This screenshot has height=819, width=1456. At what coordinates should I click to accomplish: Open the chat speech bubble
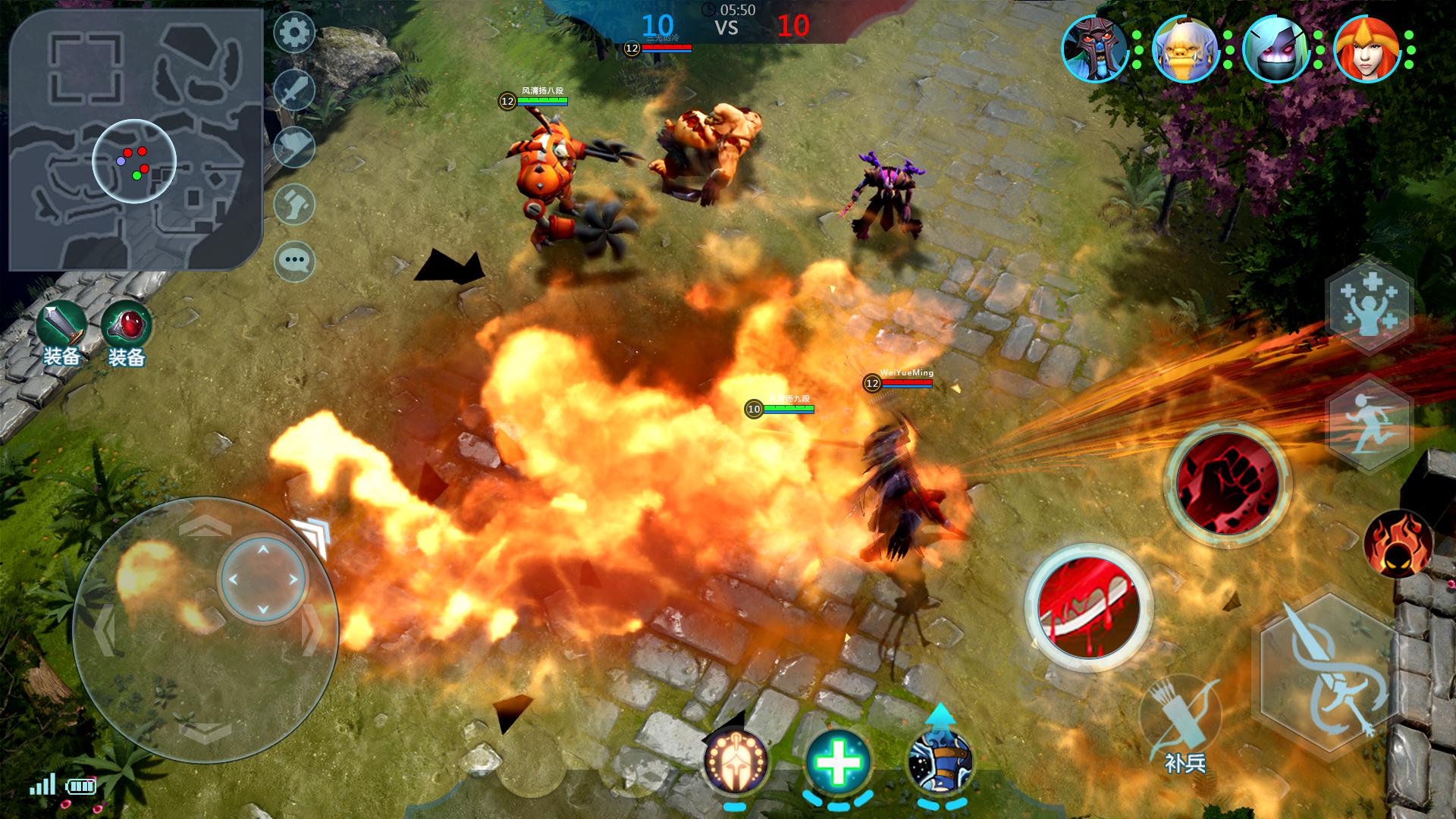[294, 261]
